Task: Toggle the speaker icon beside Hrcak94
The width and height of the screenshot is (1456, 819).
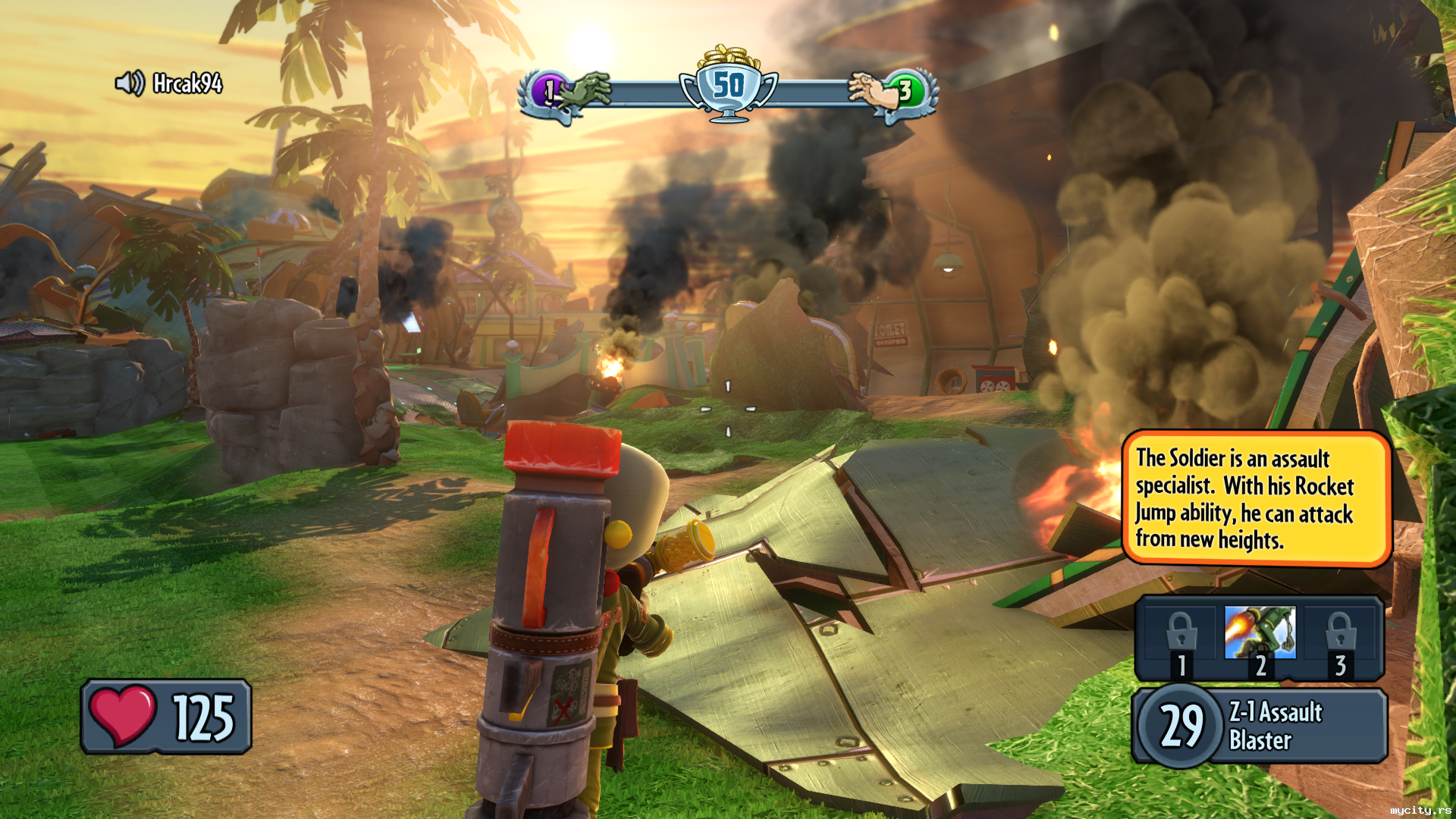Action: click(x=130, y=83)
